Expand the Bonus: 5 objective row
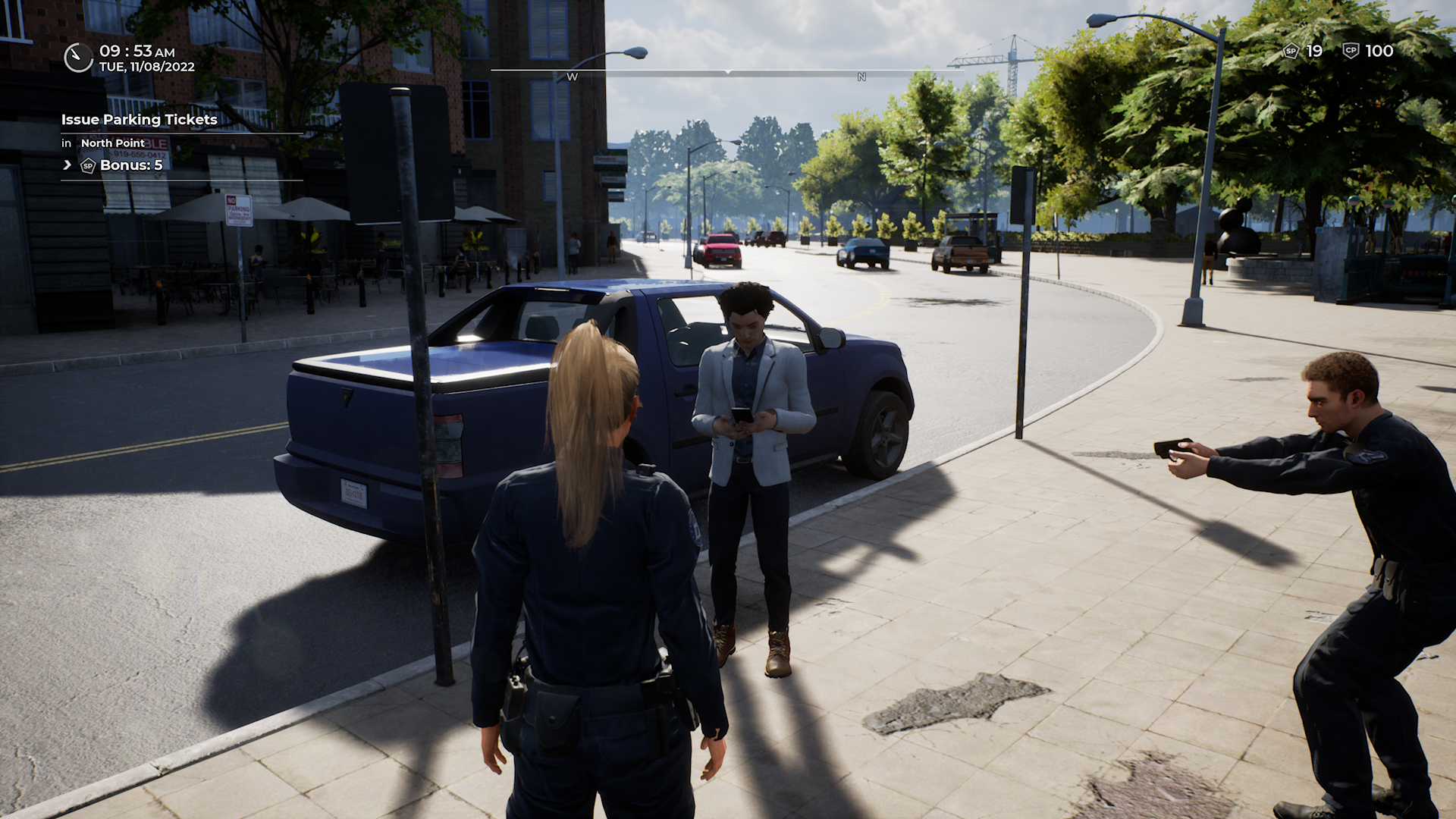Screen dimensions: 1456x819 pyautogui.click(x=67, y=165)
